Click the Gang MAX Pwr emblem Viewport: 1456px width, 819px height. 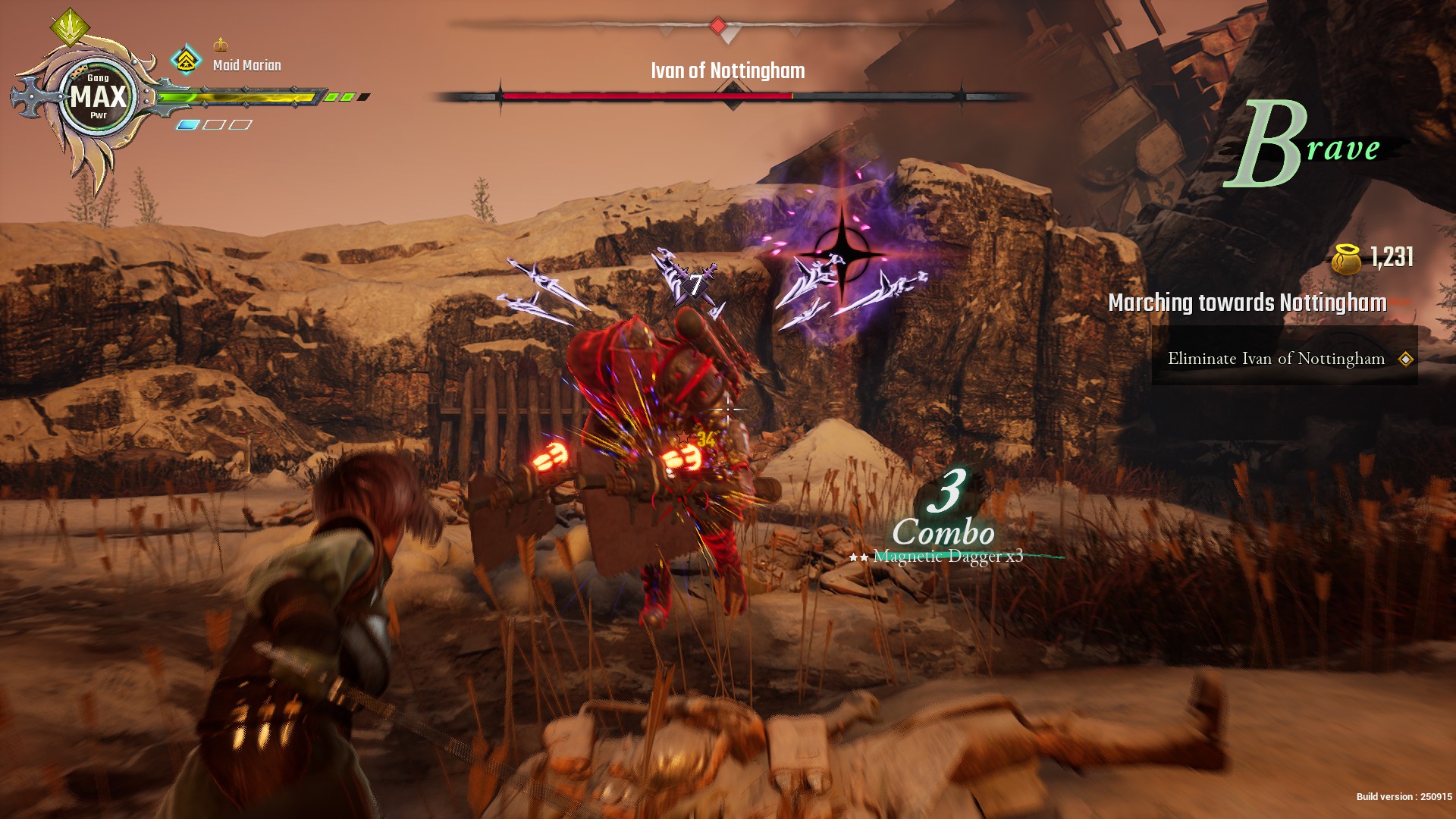pos(99,97)
